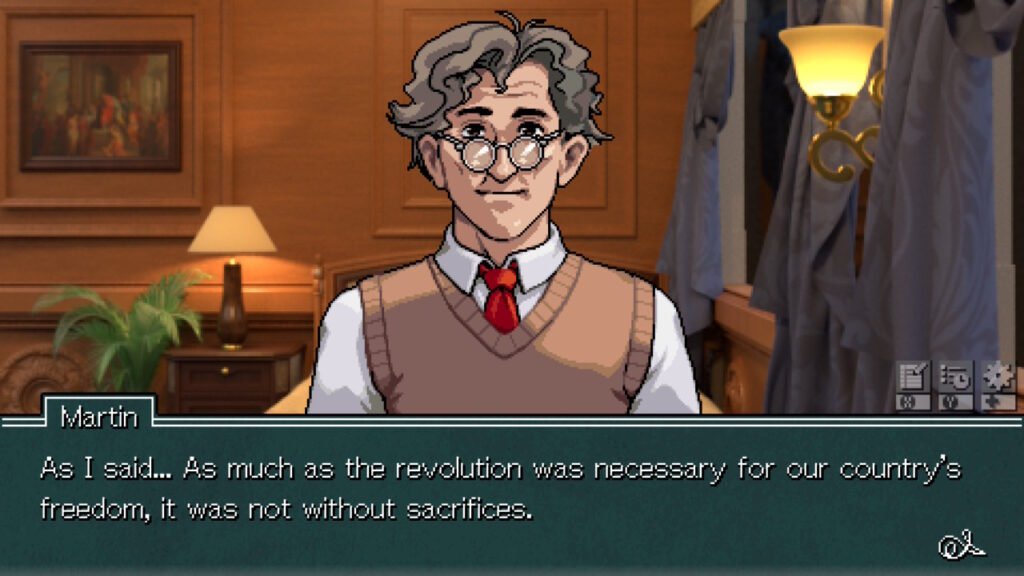1024x576 pixels.
Task: Open the gear settings icon
Action: (997, 379)
